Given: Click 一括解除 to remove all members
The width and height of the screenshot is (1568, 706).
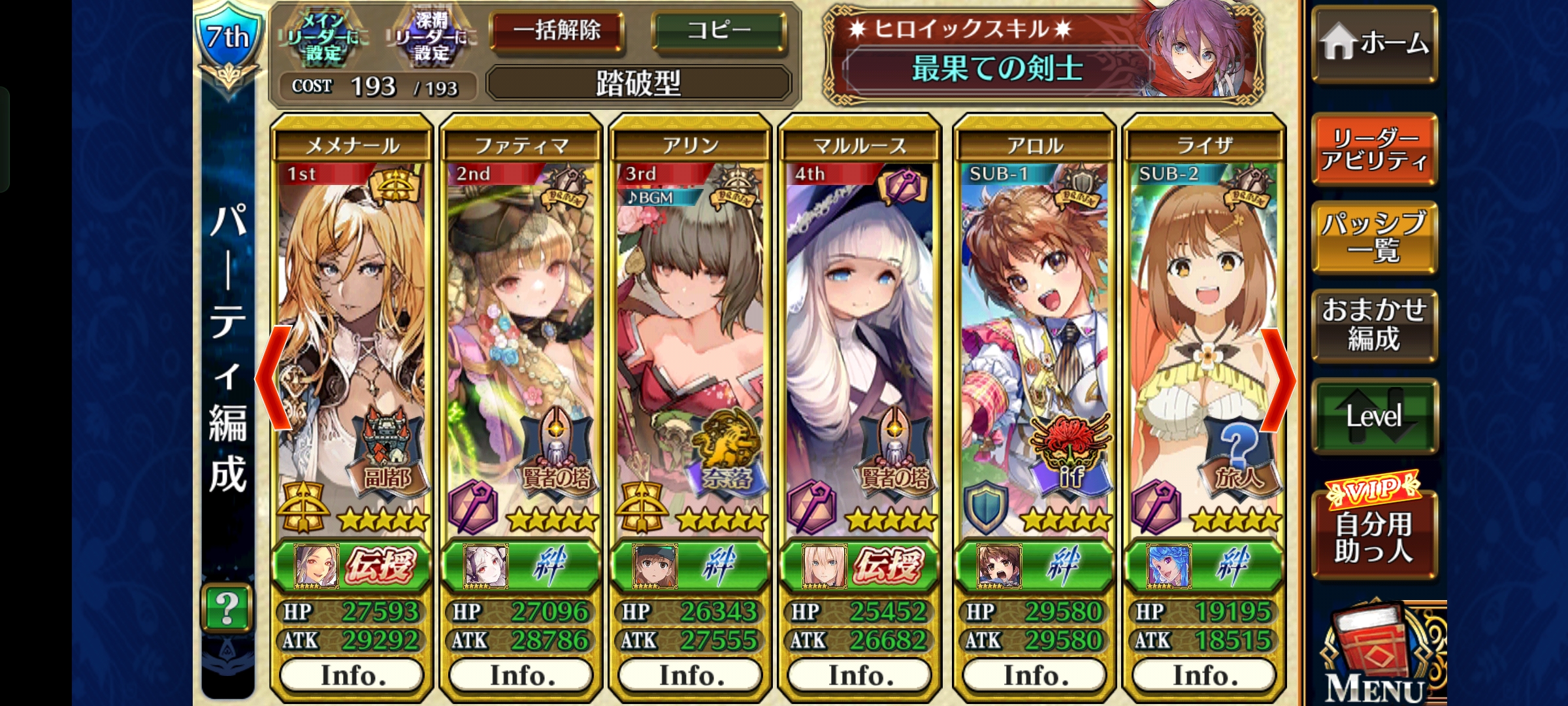Looking at the screenshot, I should (x=557, y=31).
